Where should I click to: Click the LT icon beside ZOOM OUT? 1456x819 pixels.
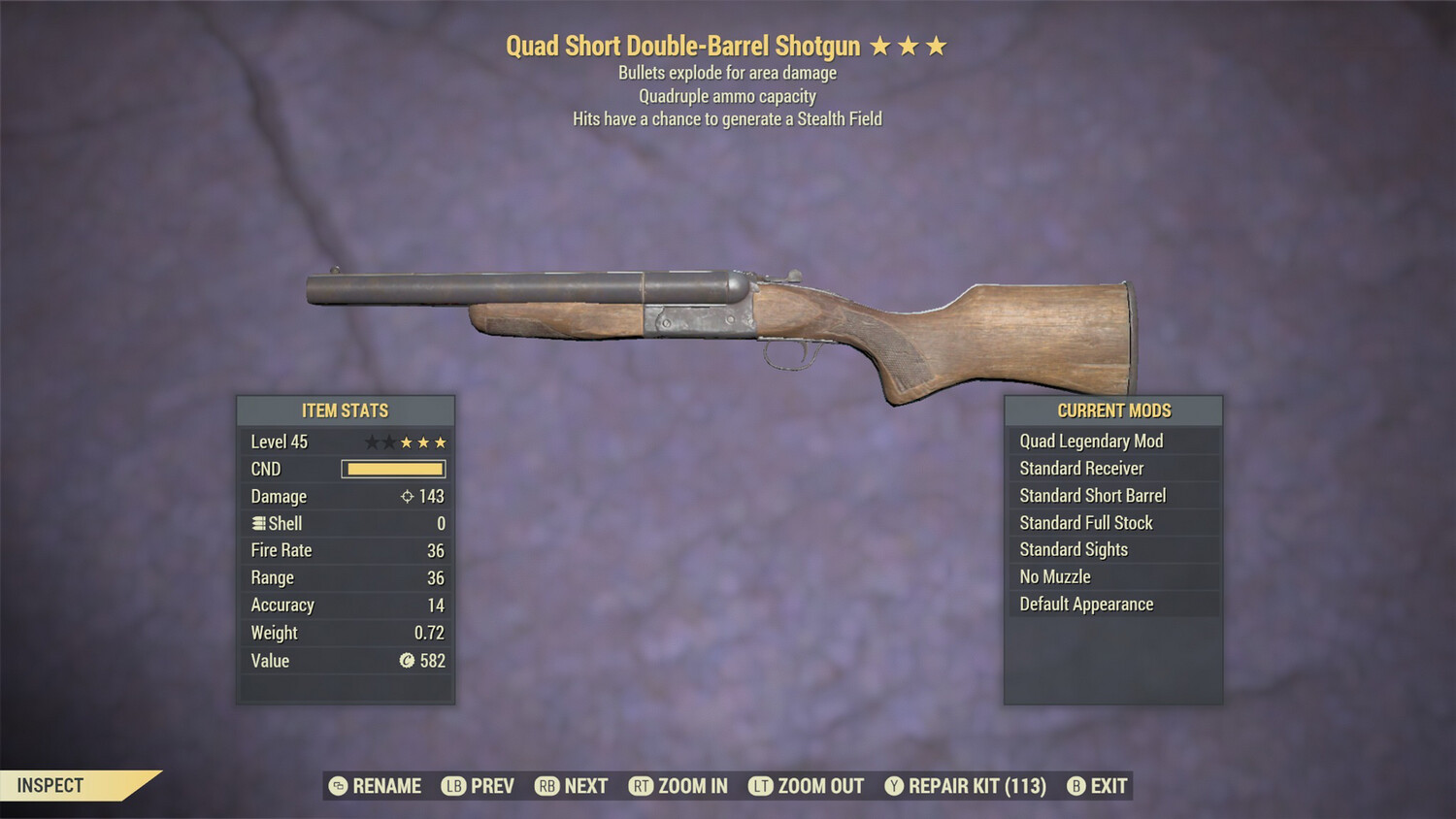coord(761,786)
